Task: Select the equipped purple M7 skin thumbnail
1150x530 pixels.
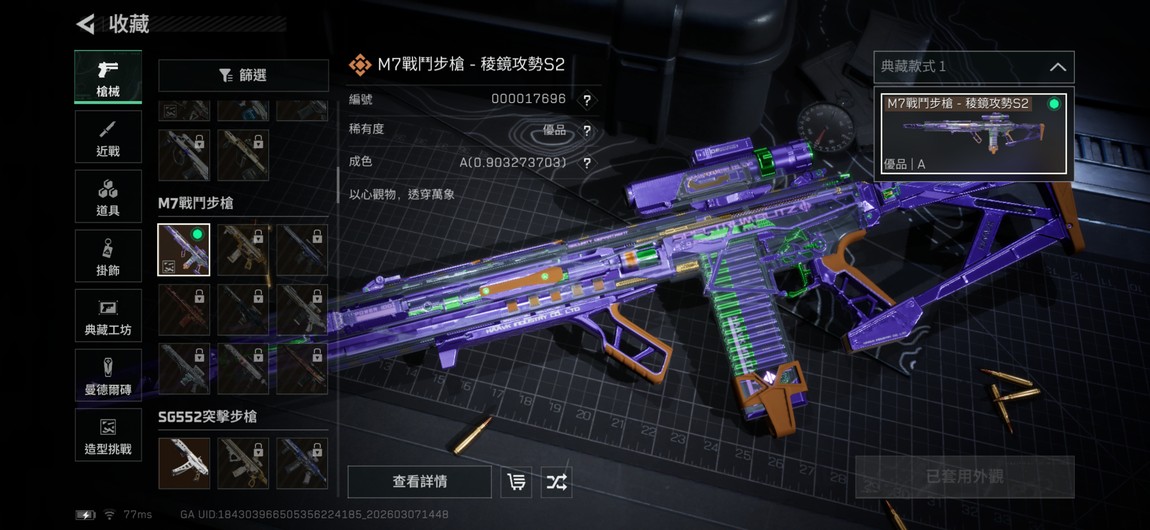Action: click(184, 250)
